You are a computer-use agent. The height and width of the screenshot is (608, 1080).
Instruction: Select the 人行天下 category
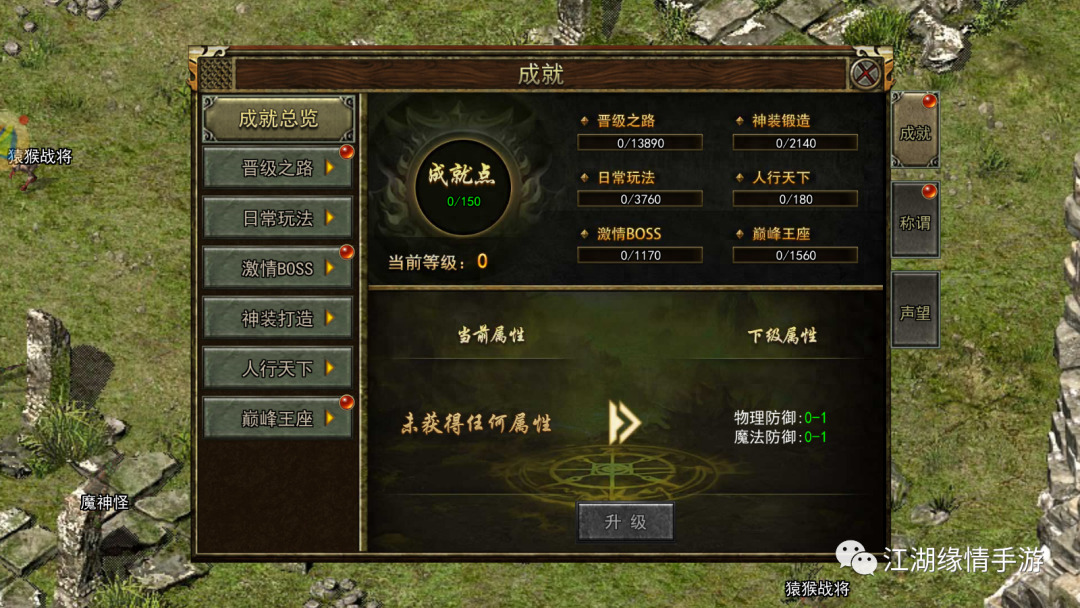[x=278, y=368]
